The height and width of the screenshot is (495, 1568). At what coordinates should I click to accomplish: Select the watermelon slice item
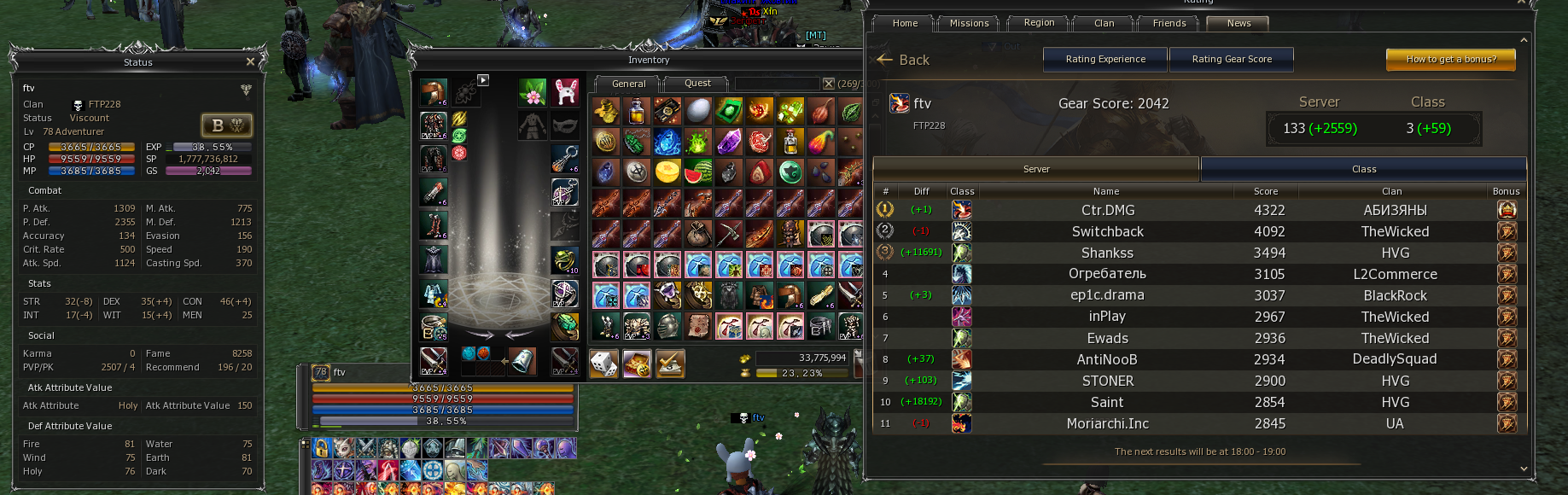(698, 172)
